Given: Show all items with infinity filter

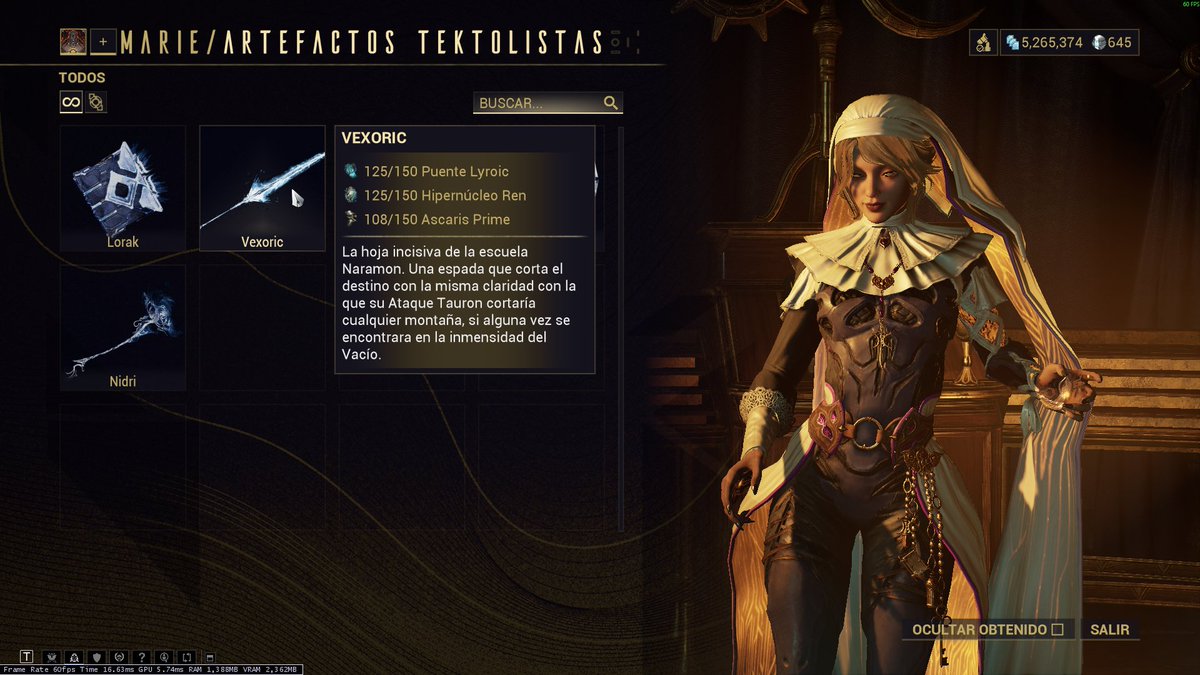Looking at the screenshot, I should pos(71,102).
